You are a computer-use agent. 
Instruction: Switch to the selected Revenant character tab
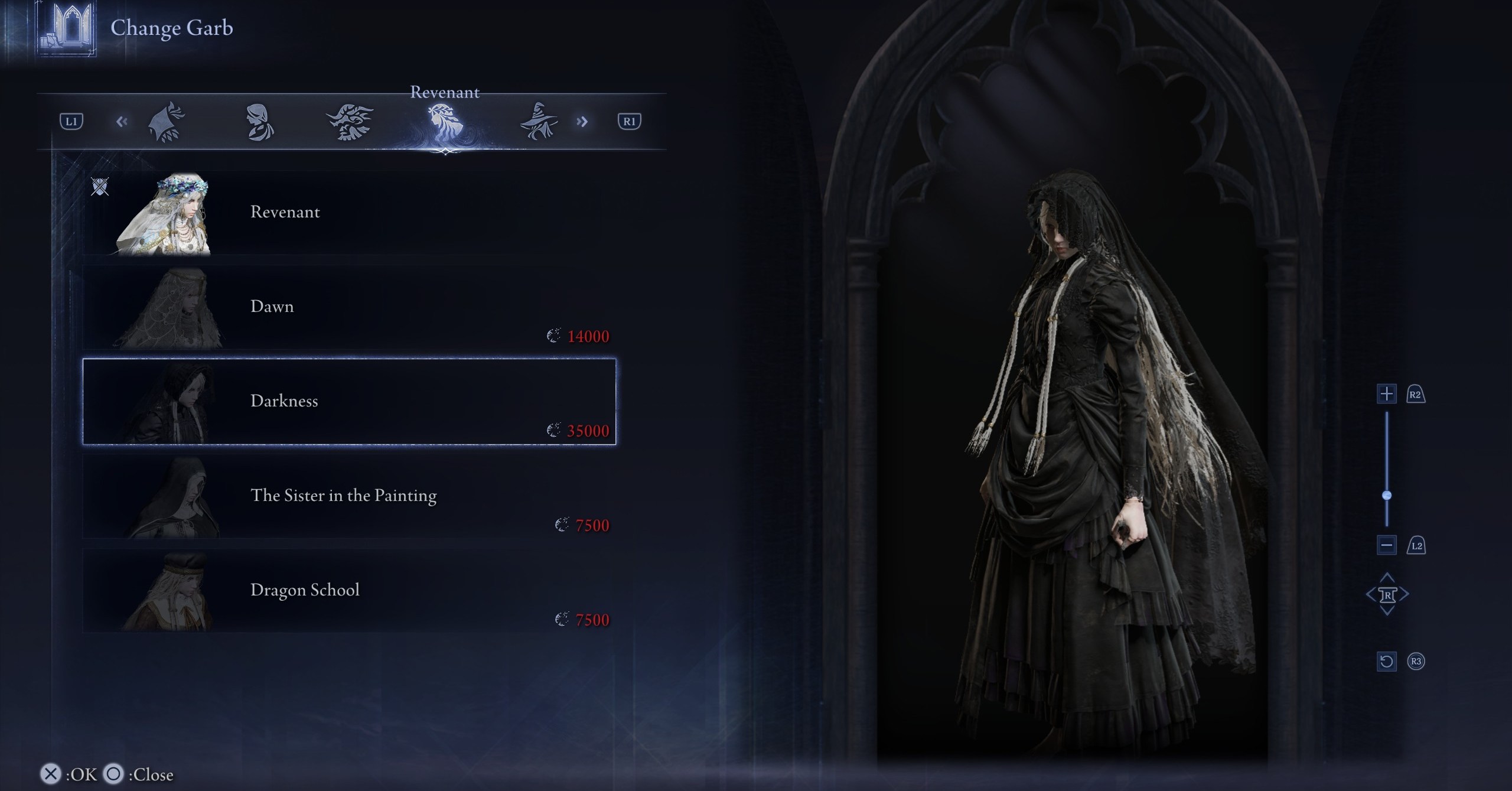point(444,122)
